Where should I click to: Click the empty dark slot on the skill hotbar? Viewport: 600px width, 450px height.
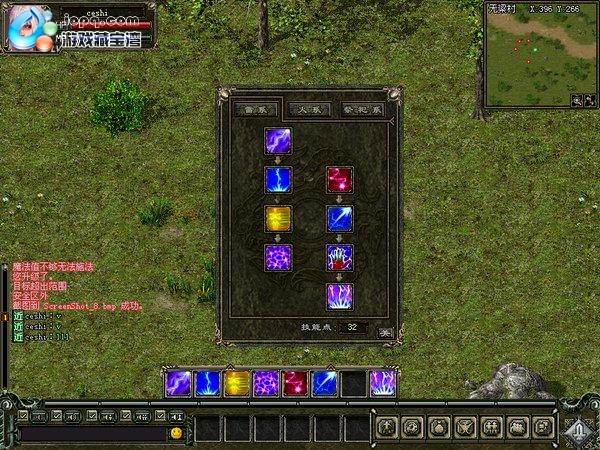(353, 383)
